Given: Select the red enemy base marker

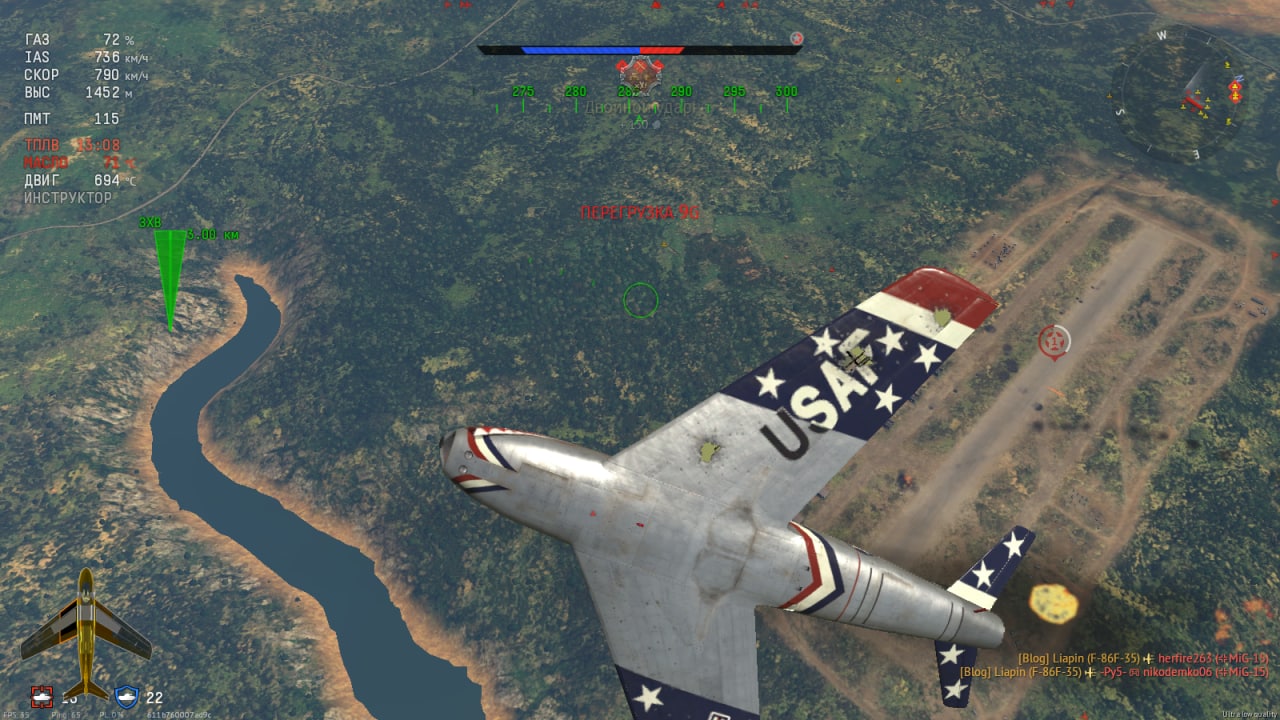Looking at the screenshot, I should [x=1053, y=341].
